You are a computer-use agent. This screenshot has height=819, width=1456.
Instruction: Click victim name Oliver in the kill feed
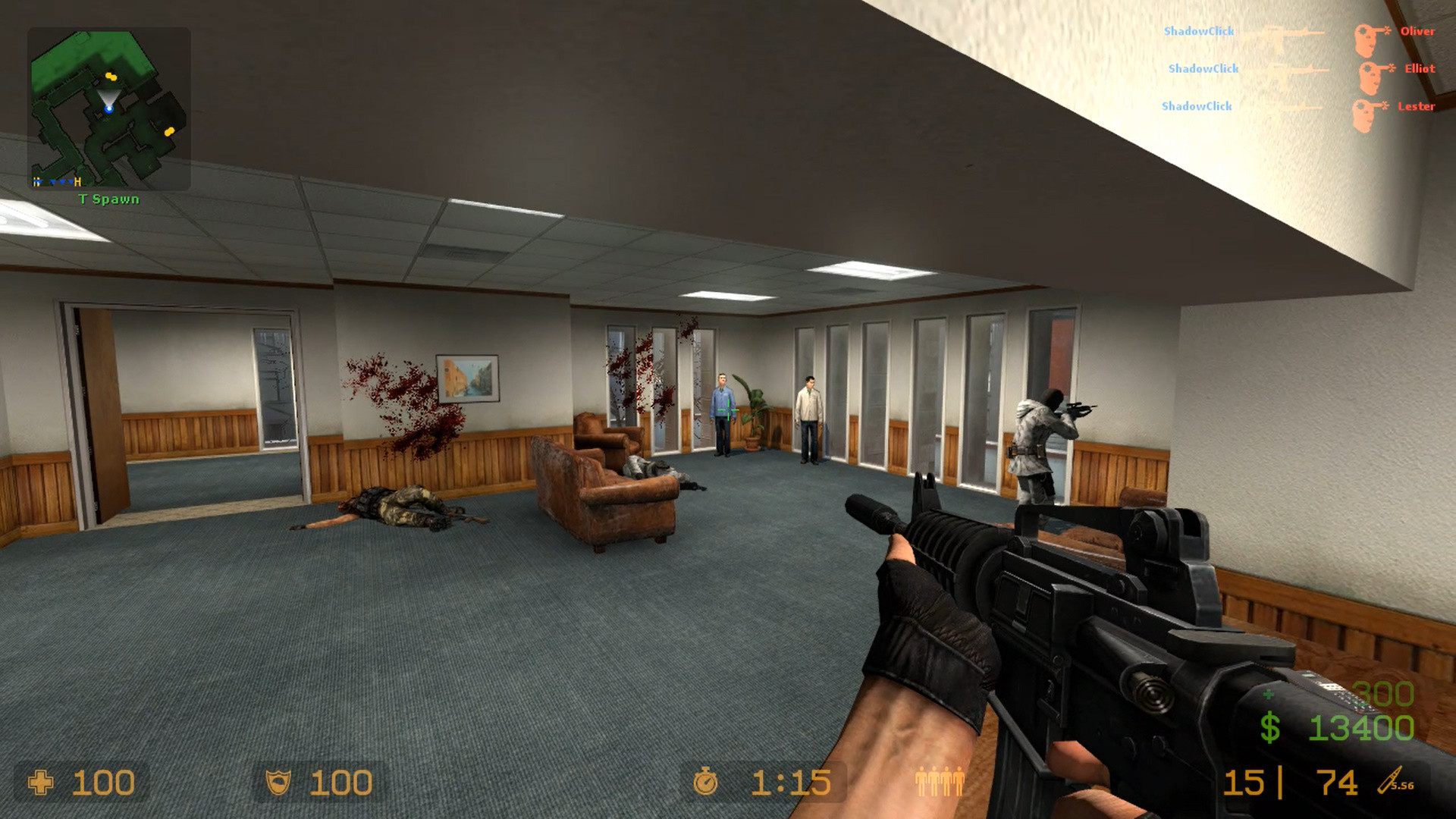coord(1417,32)
